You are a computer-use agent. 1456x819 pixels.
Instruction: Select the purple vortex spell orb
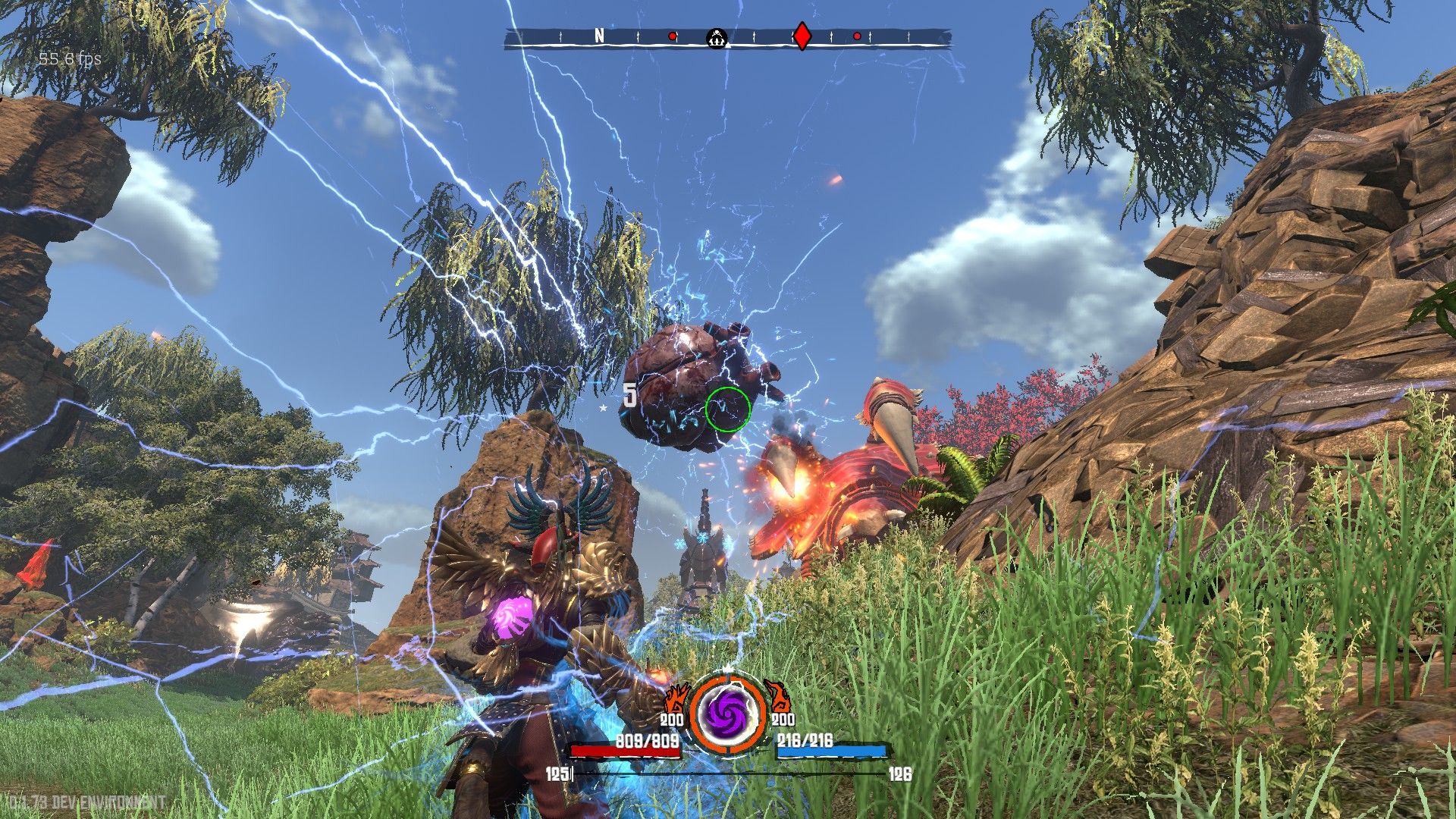pyautogui.click(x=727, y=715)
